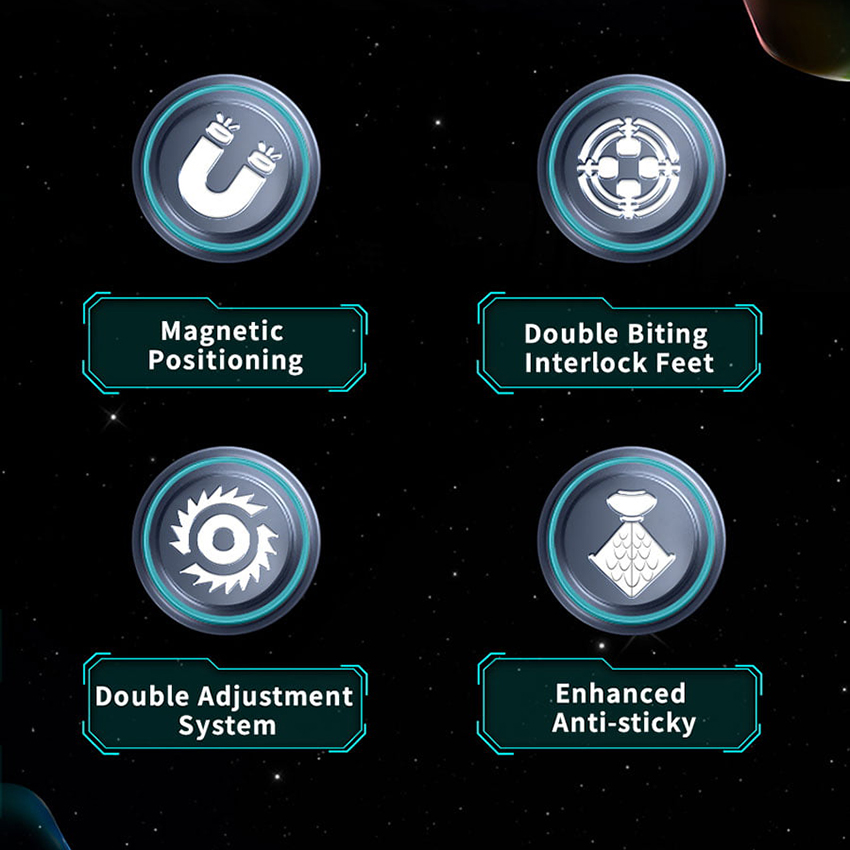Select the Magnetic Positioning label

coord(225,346)
